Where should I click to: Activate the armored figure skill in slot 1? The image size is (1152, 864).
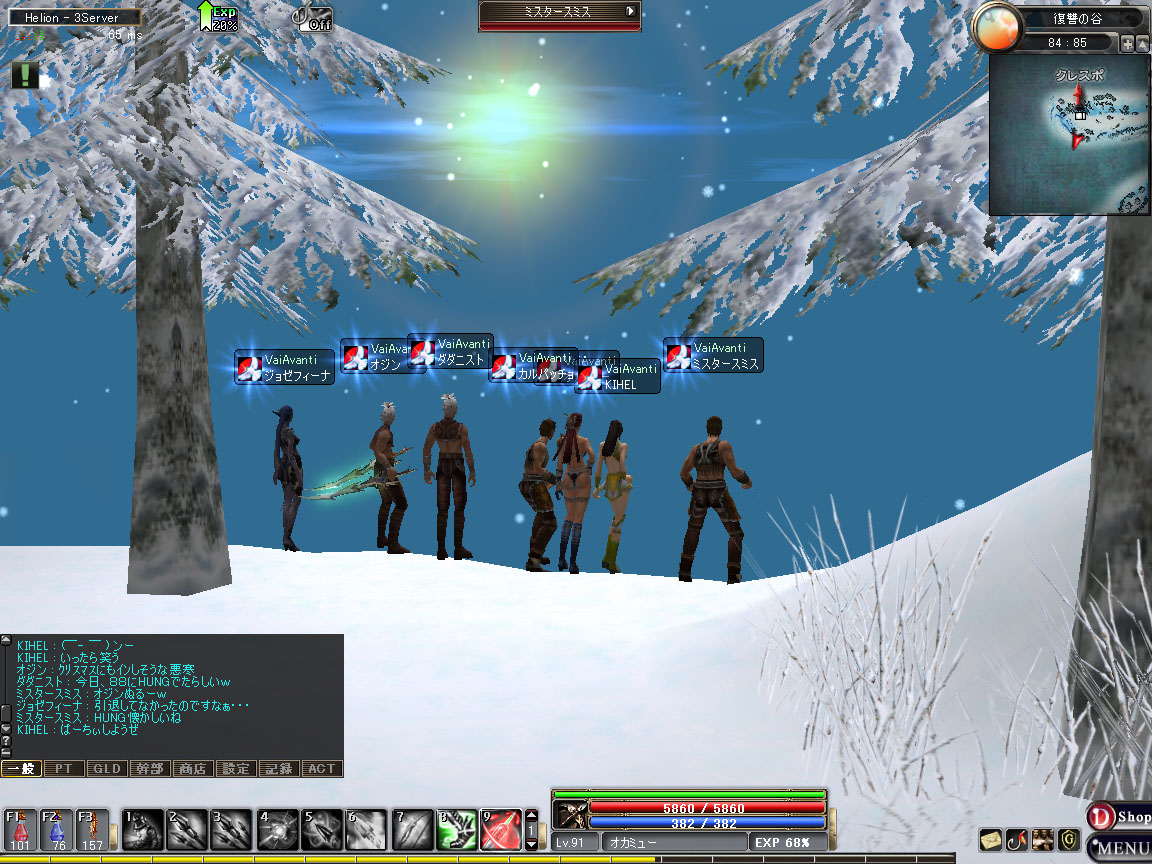tap(141, 830)
